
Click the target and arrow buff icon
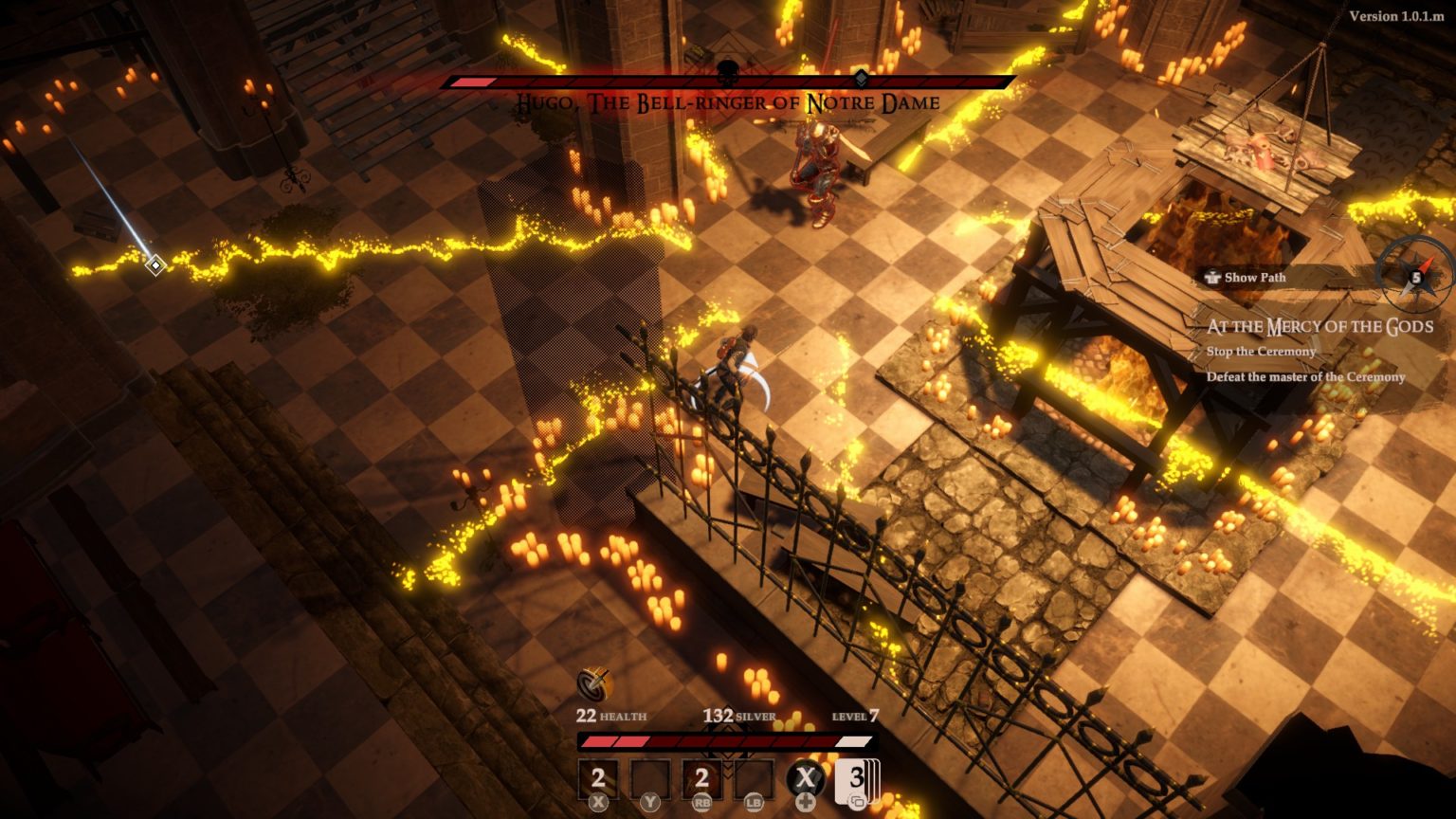[595, 683]
